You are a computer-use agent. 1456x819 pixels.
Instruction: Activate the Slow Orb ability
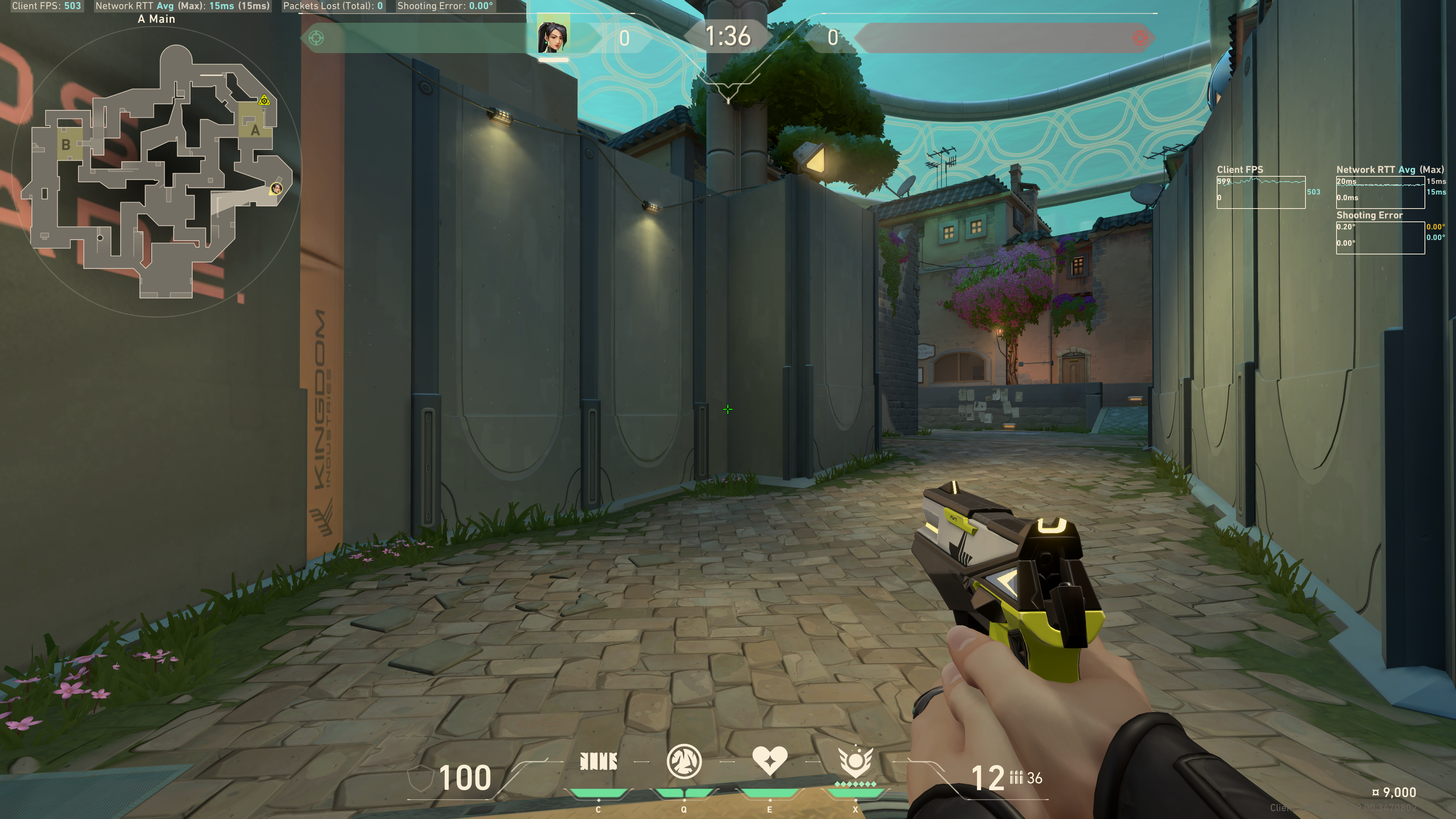point(684,761)
